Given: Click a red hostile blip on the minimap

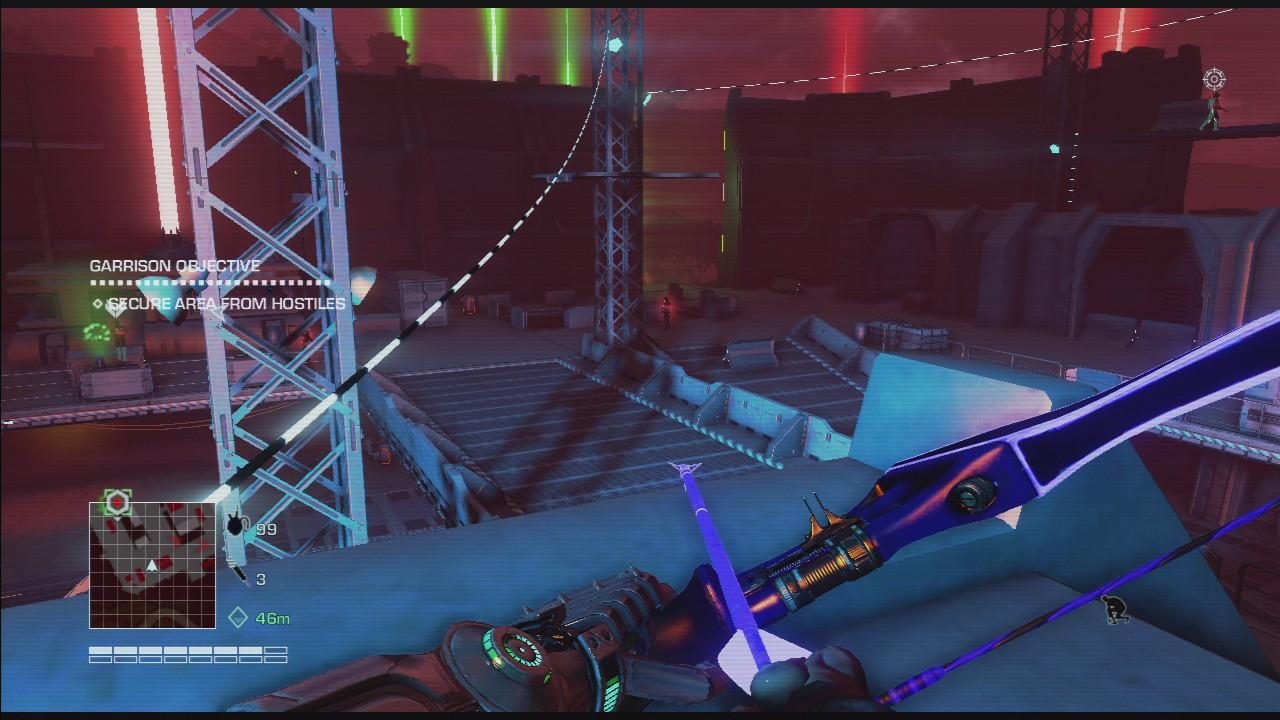Looking at the screenshot, I should (x=166, y=562).
